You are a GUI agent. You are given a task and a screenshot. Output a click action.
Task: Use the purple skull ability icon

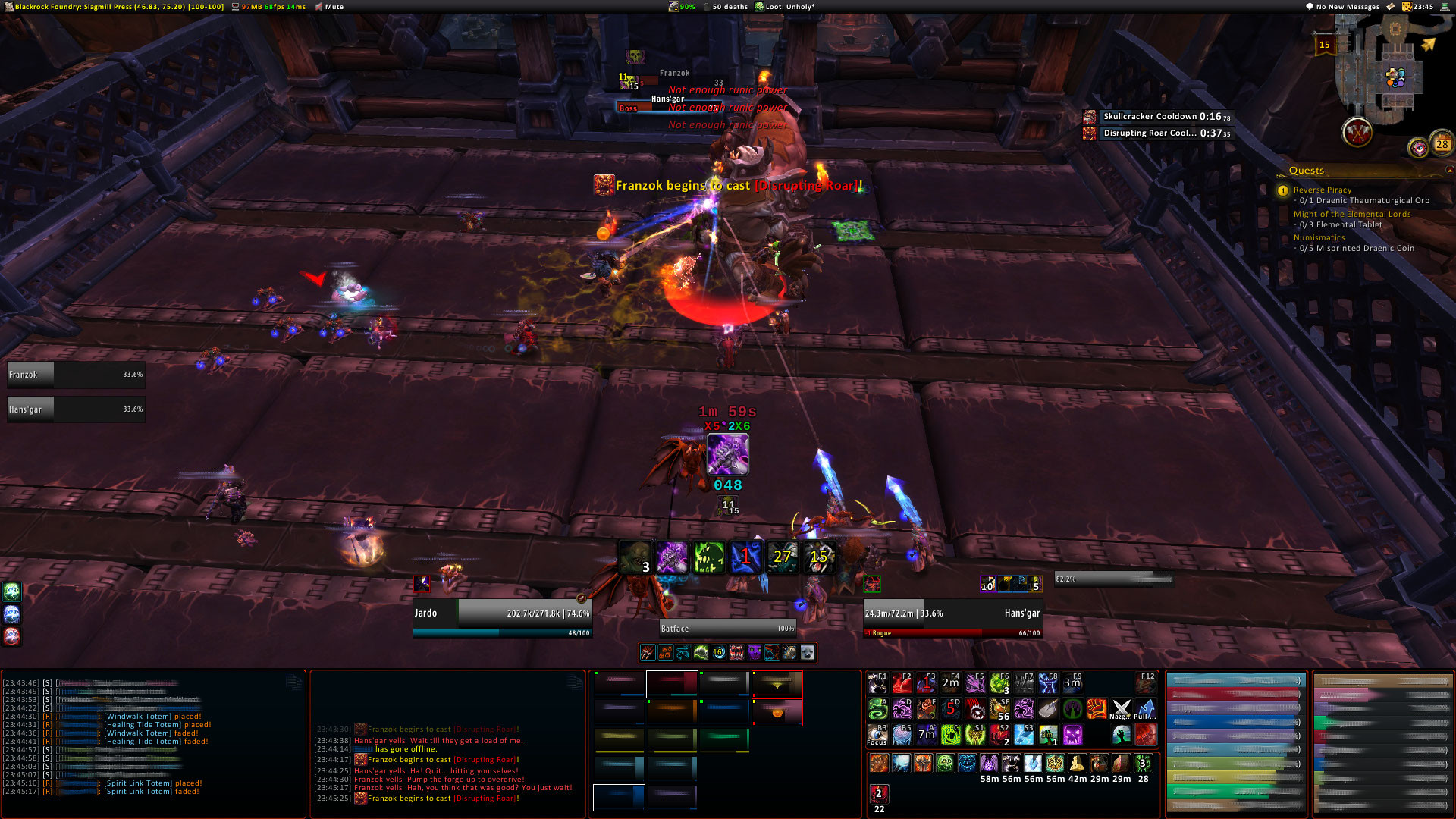1072,735
